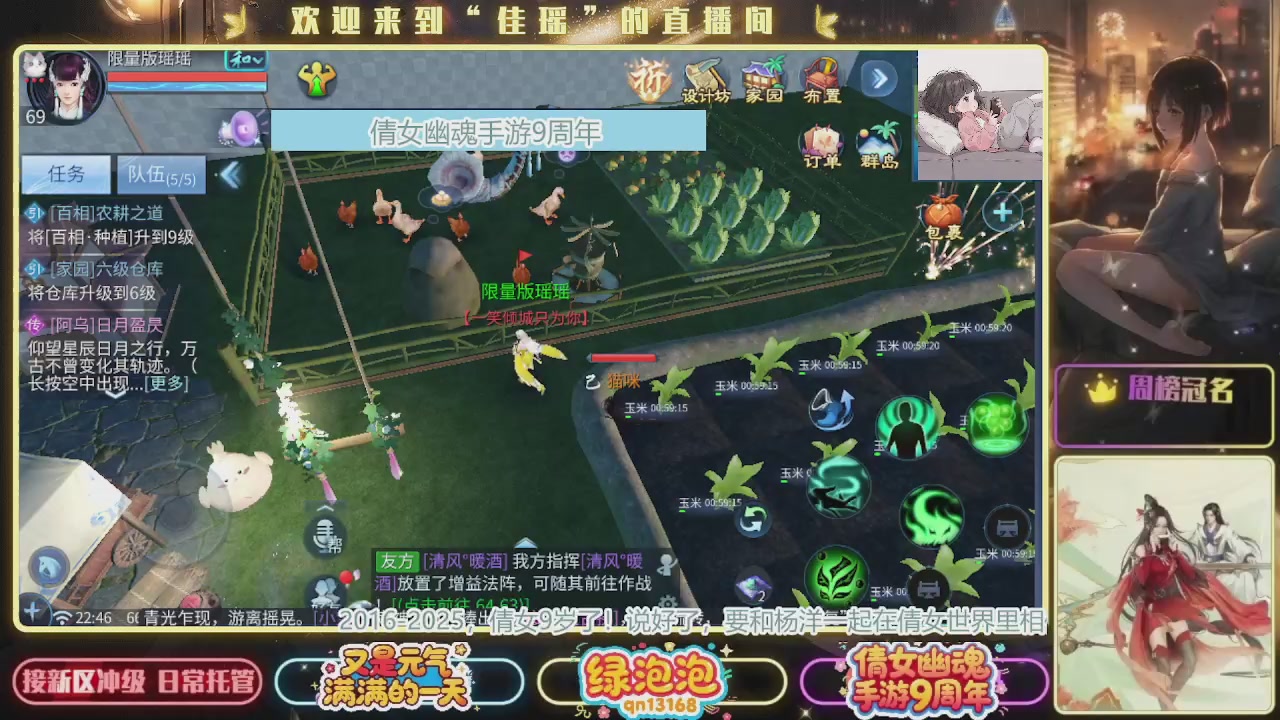Expand the hidden menu via blue » arrow
The height and width of the screenshot is (720, 1280).
pos(878,78)
